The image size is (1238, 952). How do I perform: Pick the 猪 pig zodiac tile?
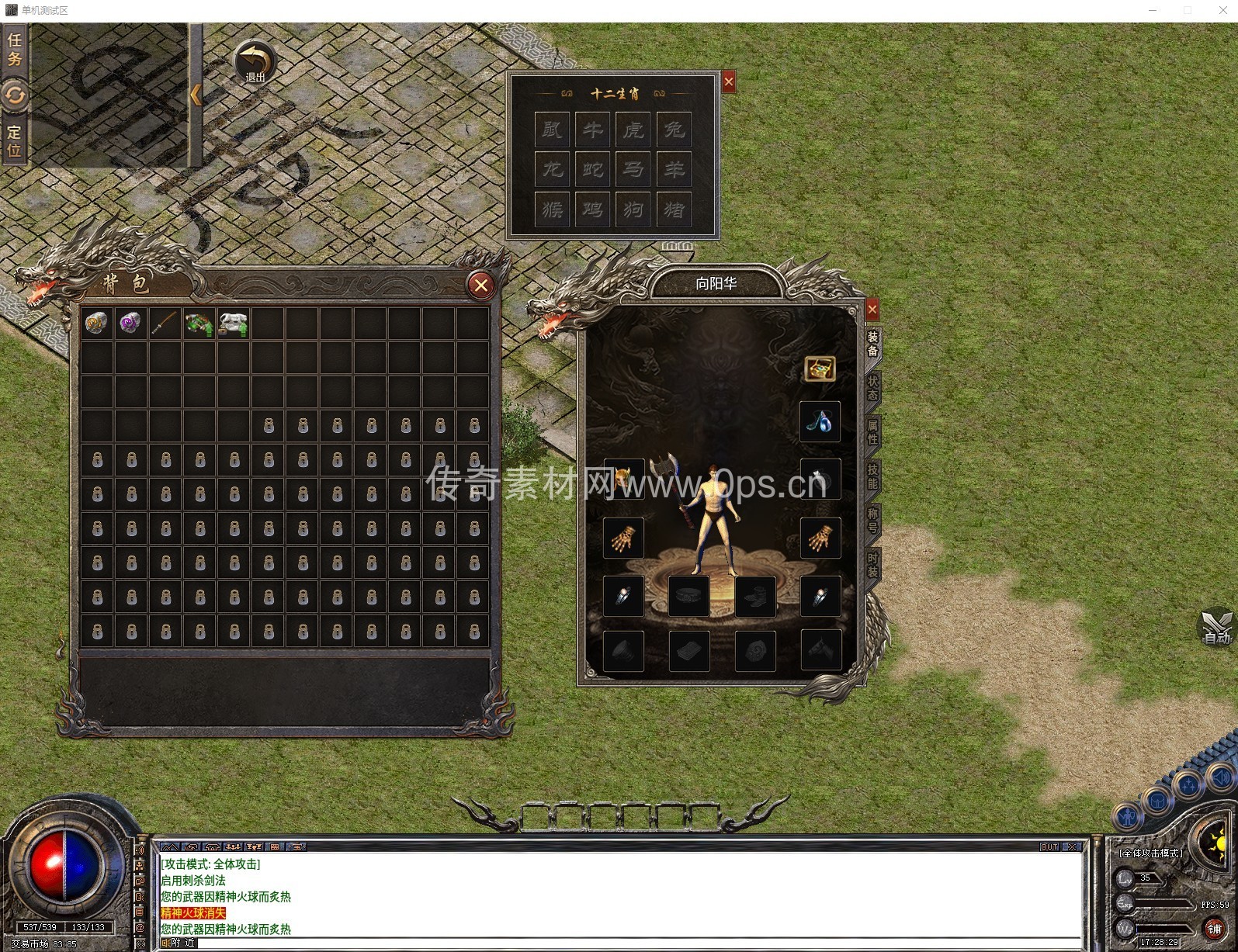tap(674, 209)
